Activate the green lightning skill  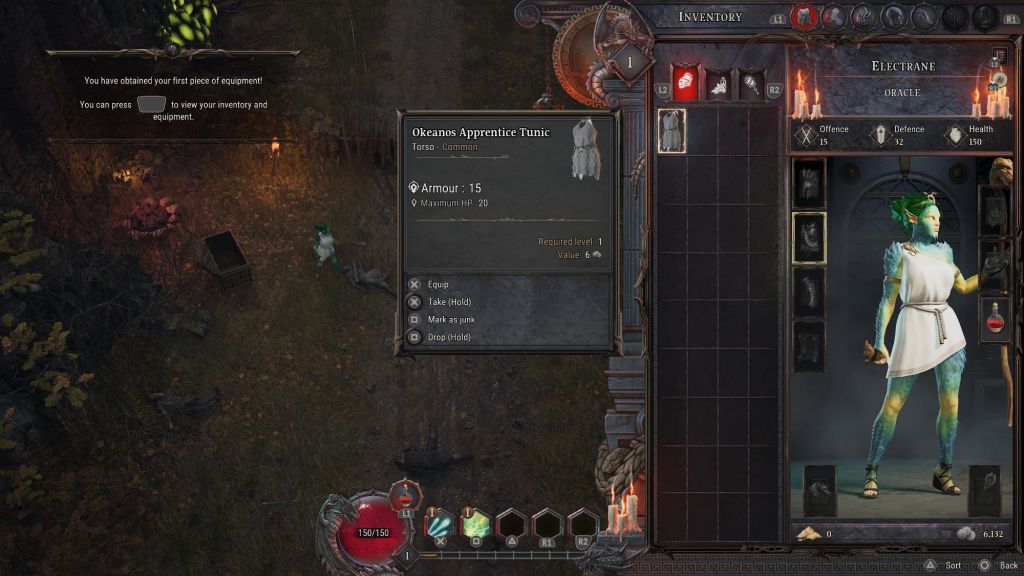click(x=476, y=524)
